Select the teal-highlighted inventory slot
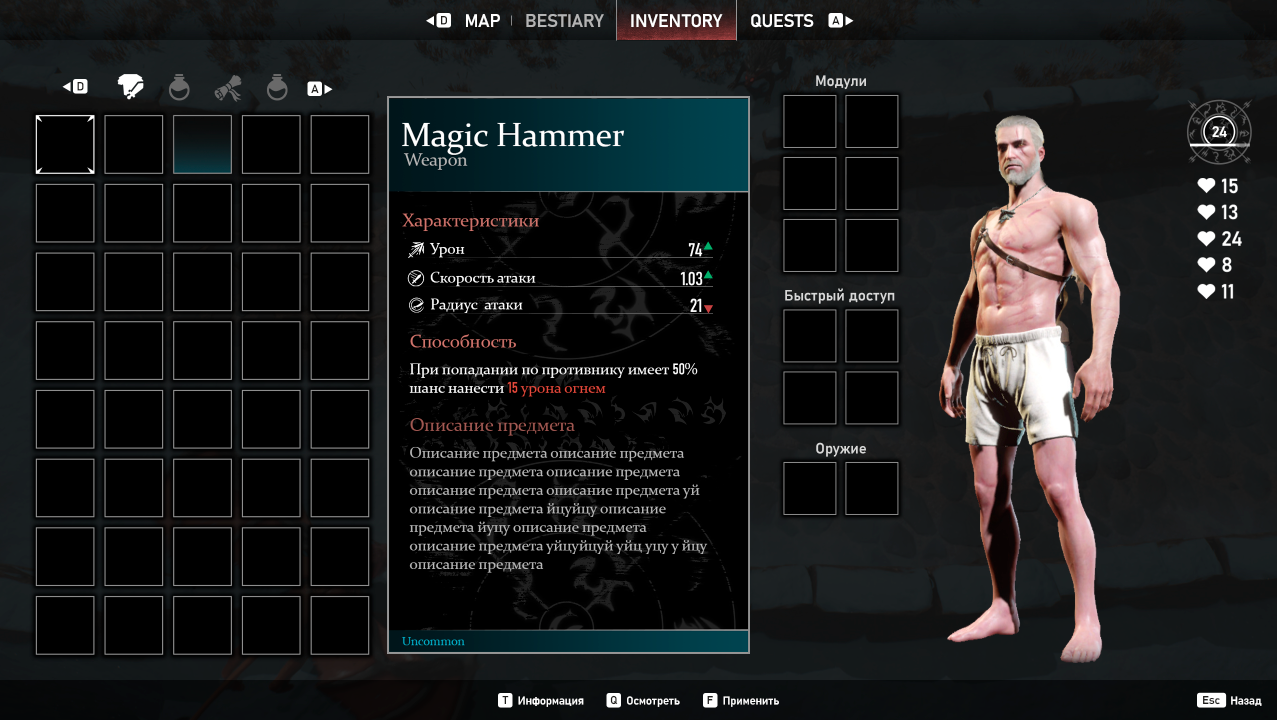 [202, 144]
